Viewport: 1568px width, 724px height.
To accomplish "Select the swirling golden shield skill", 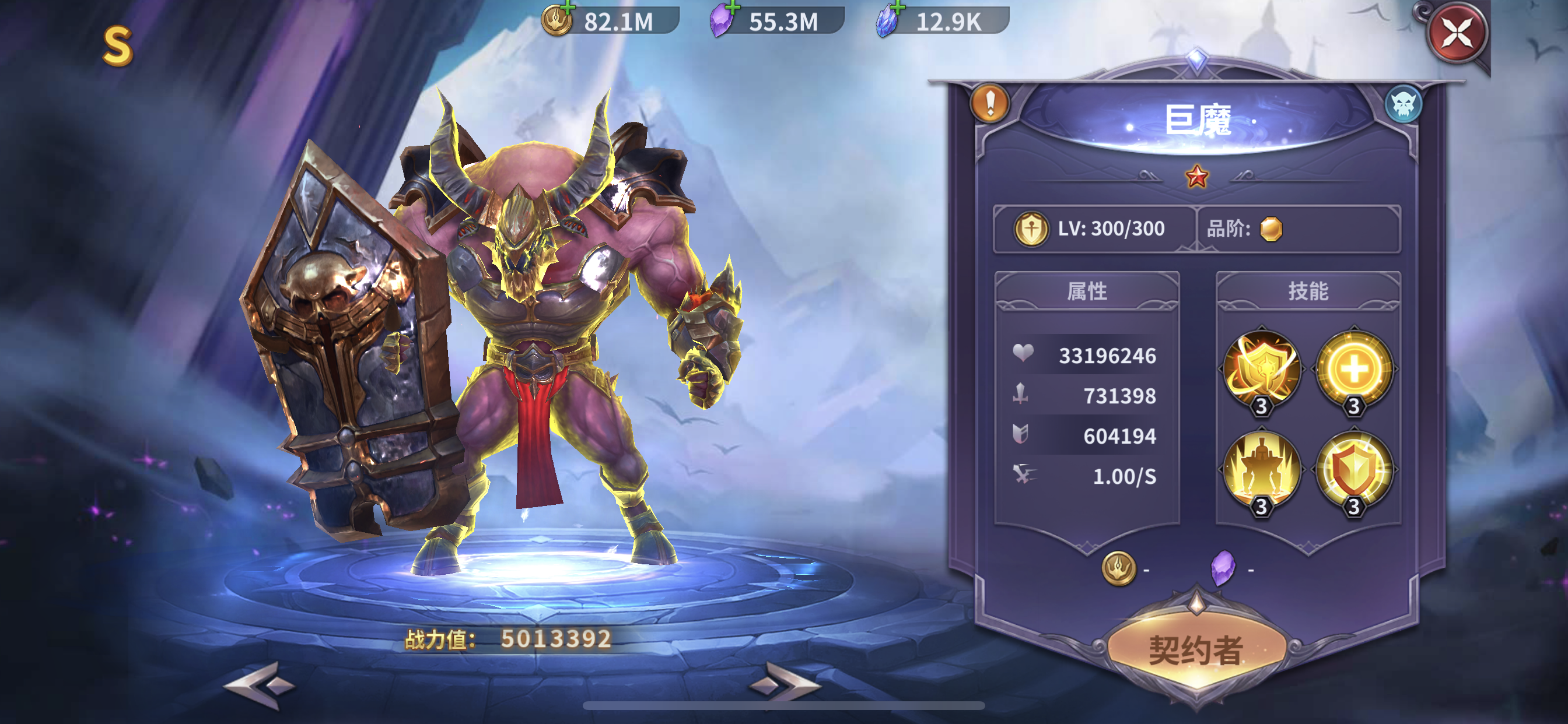I will click(x=1262, y=368).
